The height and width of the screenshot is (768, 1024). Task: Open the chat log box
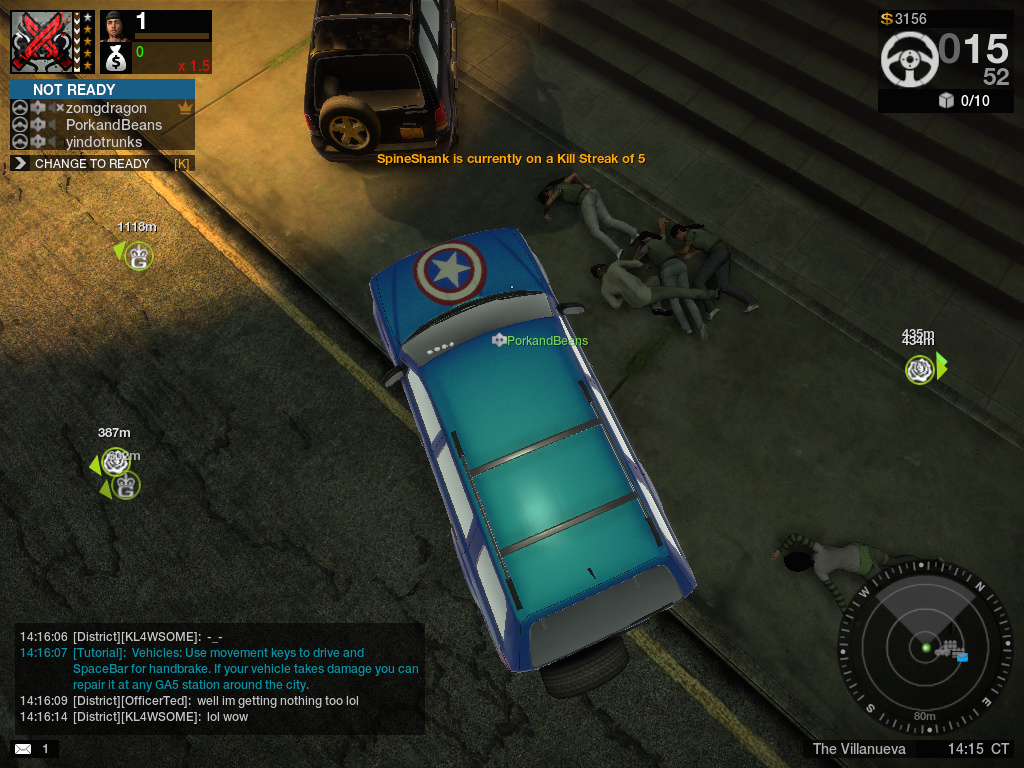click(x=220, y=677)
